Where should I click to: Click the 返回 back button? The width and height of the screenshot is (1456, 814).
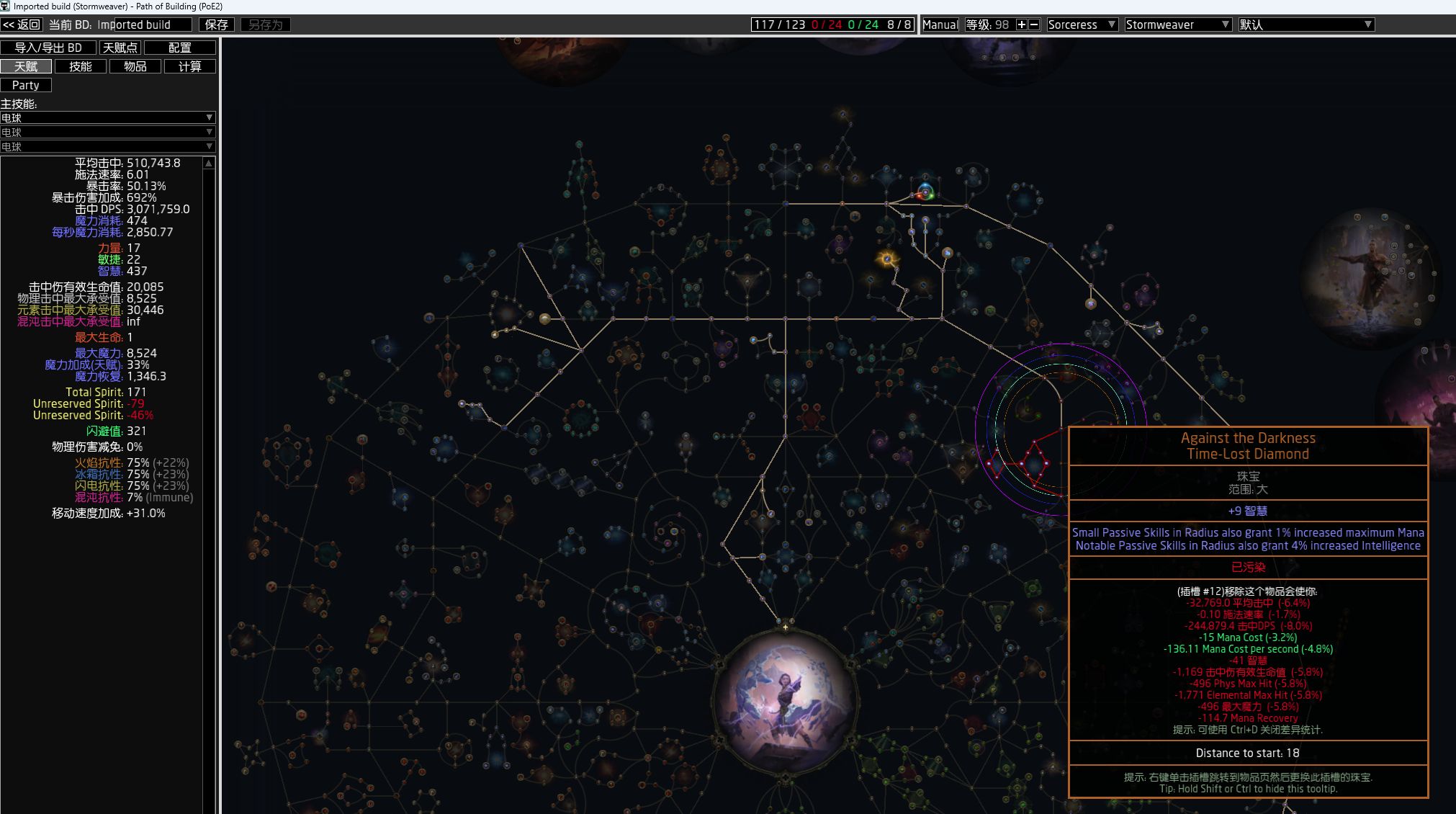pyautogui.click(x=22, y=24)
